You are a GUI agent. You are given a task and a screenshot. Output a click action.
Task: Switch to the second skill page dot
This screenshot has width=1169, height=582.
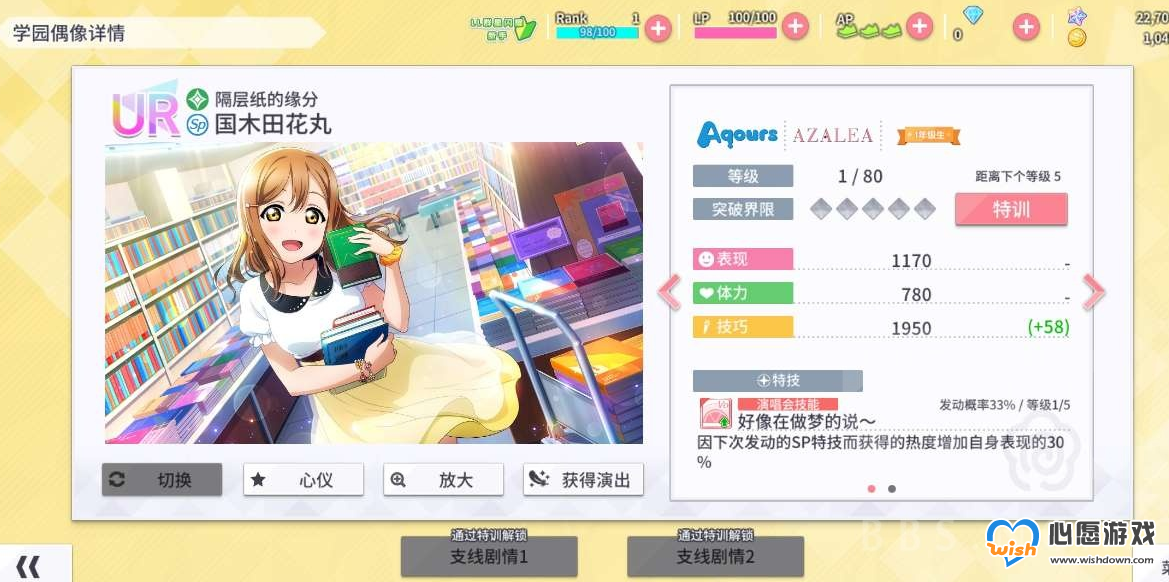[892, 489]
